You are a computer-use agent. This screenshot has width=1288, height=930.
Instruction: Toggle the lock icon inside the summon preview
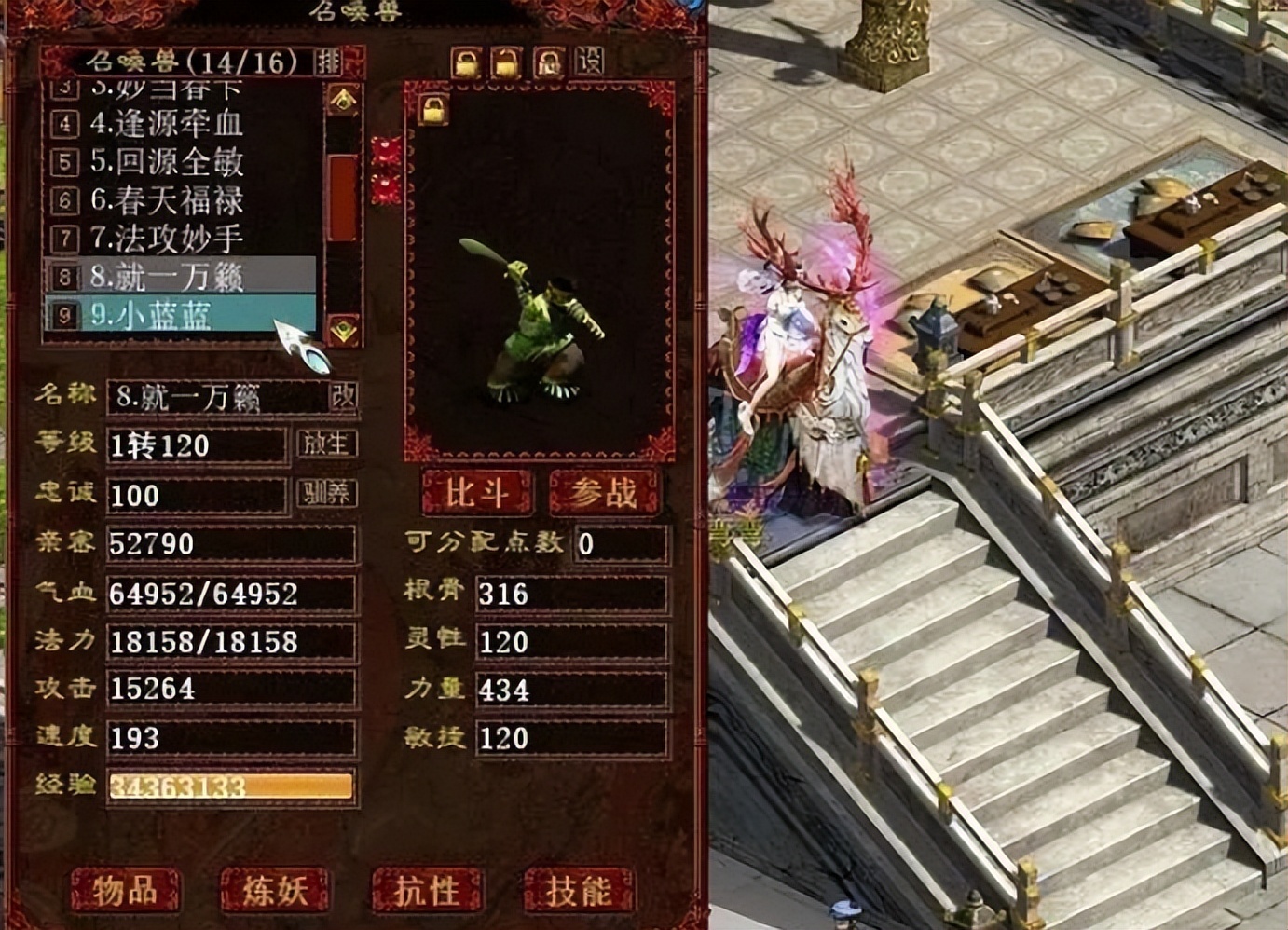[432, 111]
